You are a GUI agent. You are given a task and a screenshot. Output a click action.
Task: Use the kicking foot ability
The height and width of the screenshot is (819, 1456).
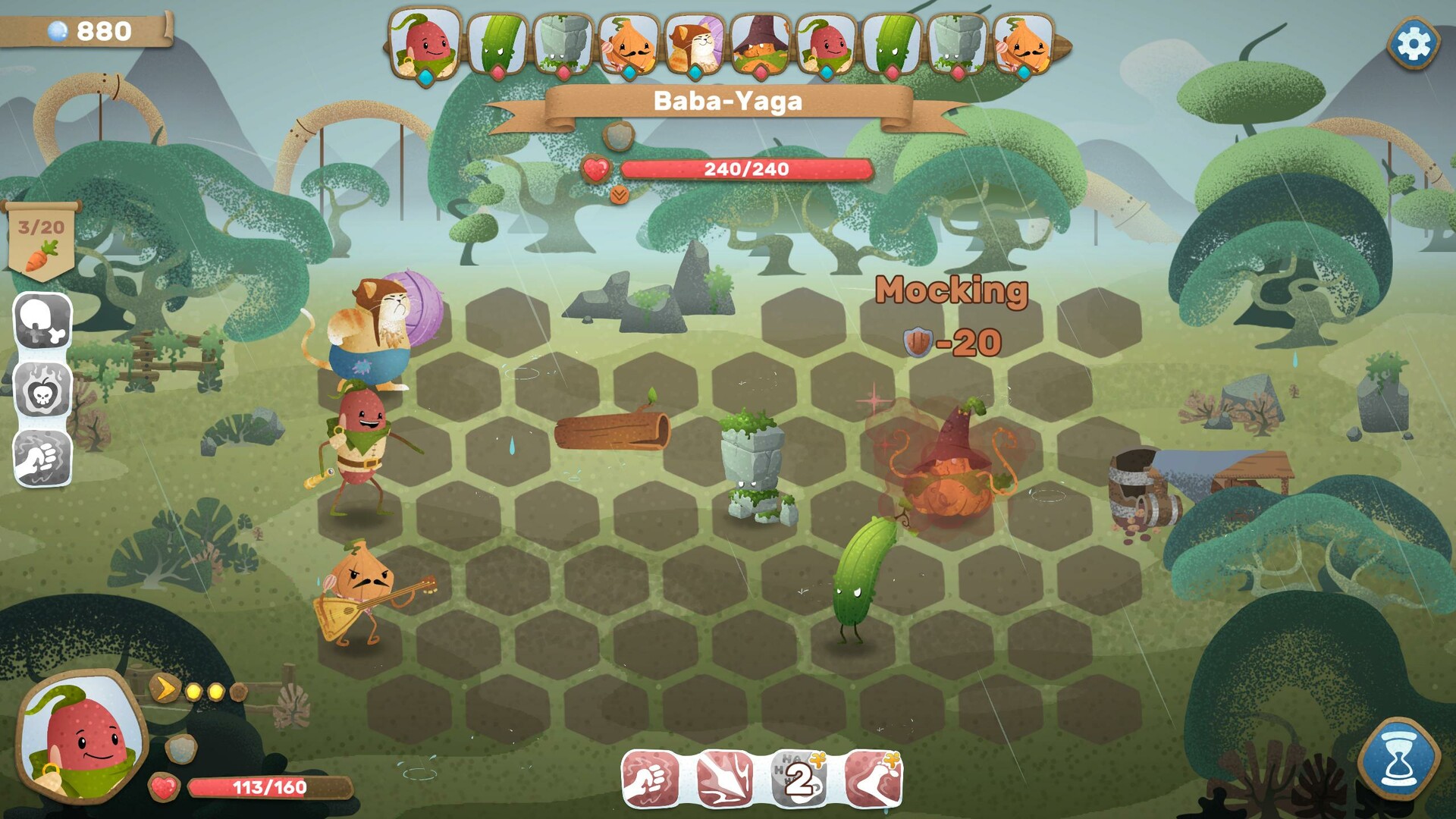(x=874, y=778)
